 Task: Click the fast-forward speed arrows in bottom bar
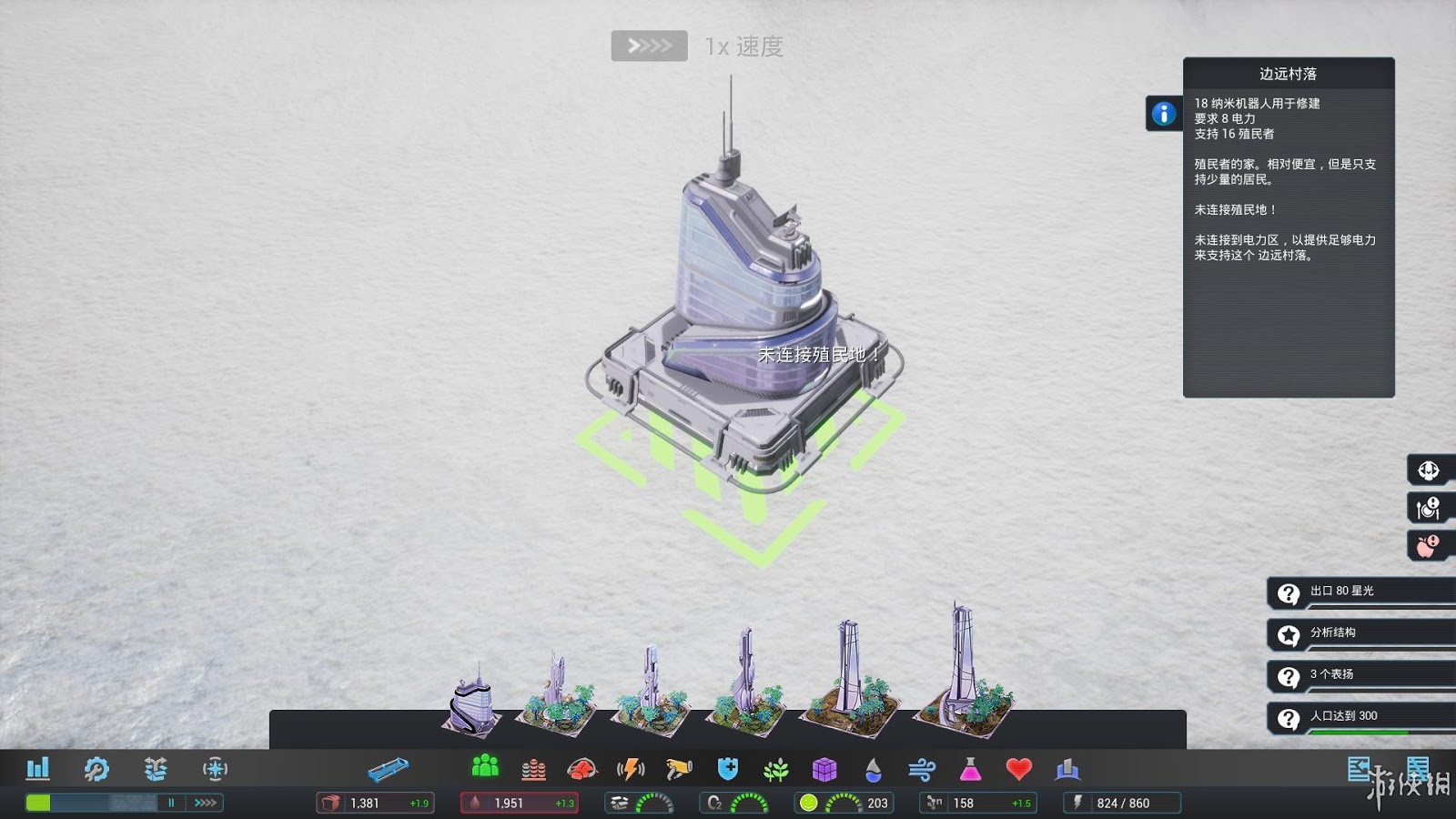[x=206, y=803]
